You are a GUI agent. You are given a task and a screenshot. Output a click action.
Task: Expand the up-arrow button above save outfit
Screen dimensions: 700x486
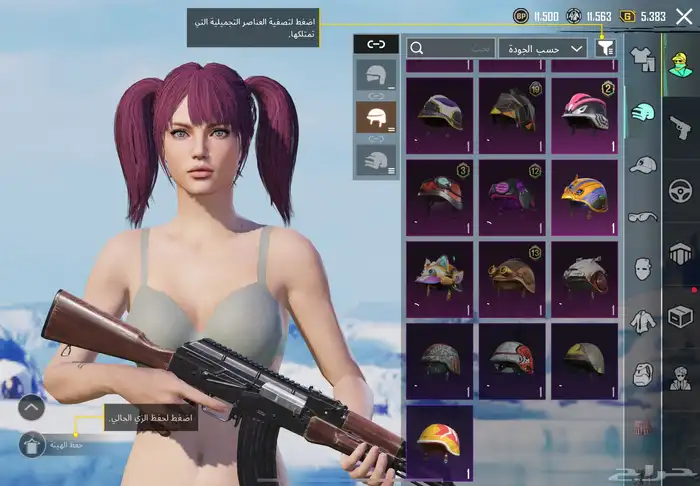coord(31,407)
